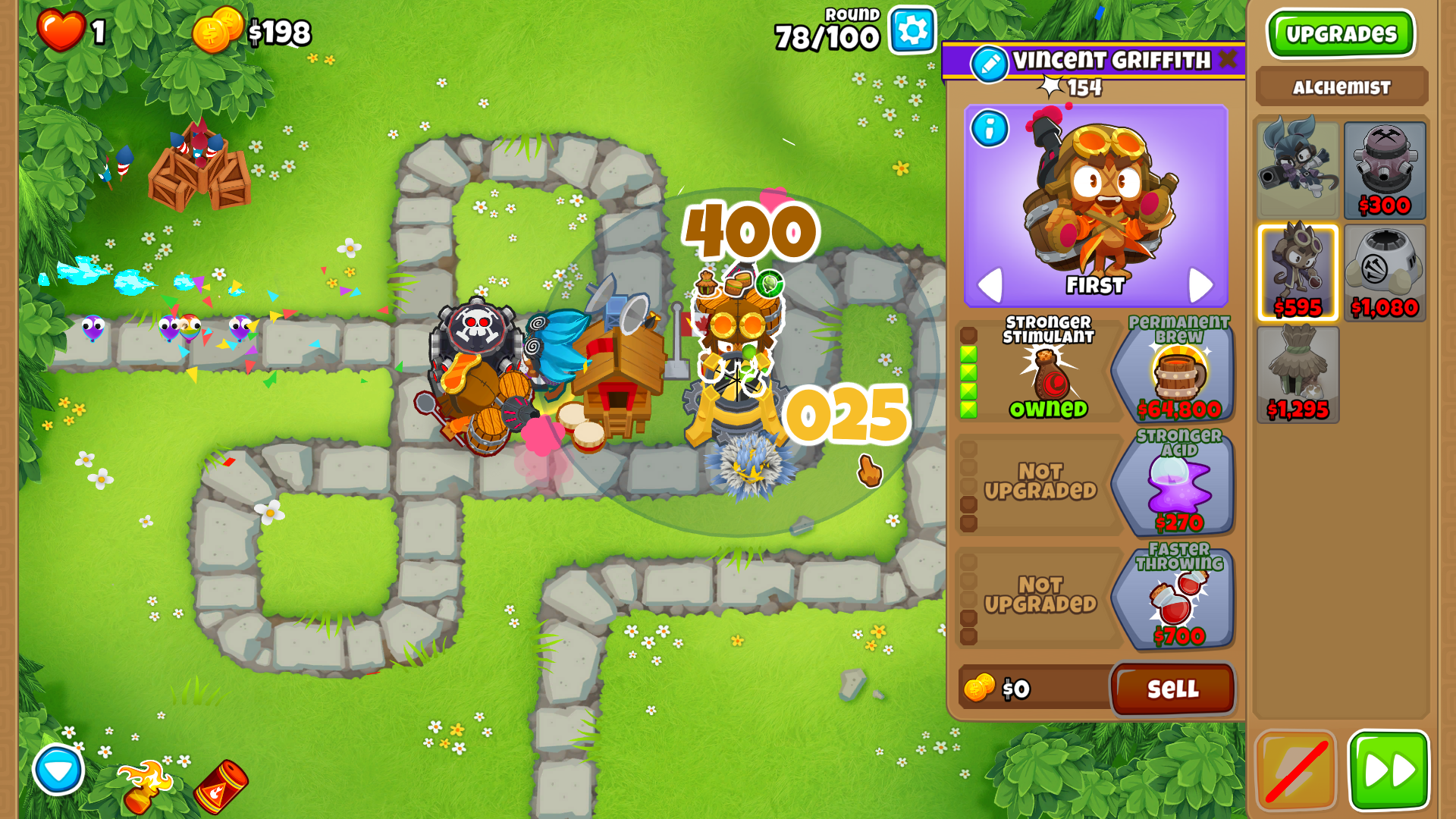This screenshot has height=819, width=1456.
Task: Sell the selected alchemist tower
Action: pyautogui.click(x=1172, y=689)
